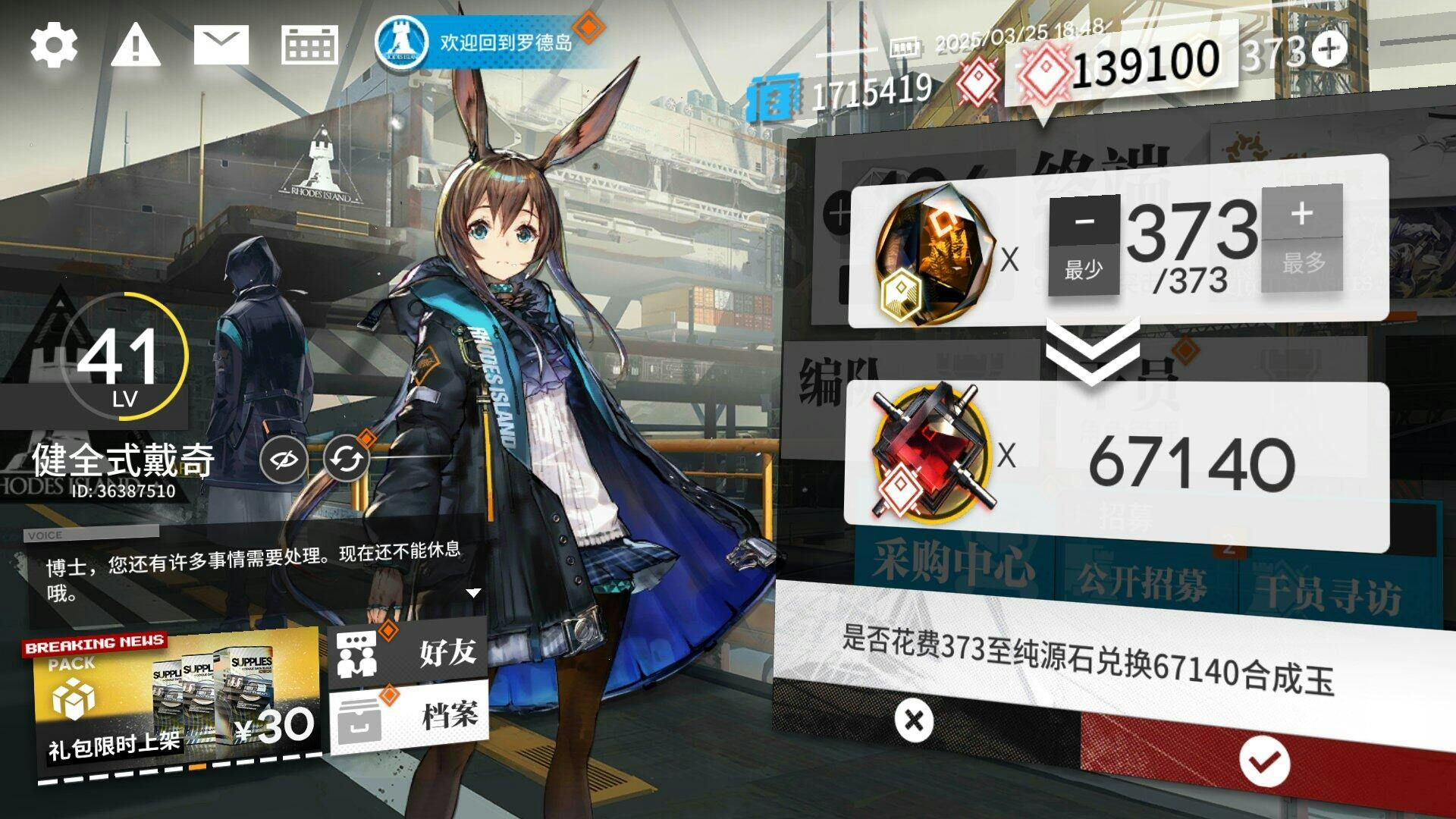Set exchange amount to maximum (最多)

click(1303, 264)
